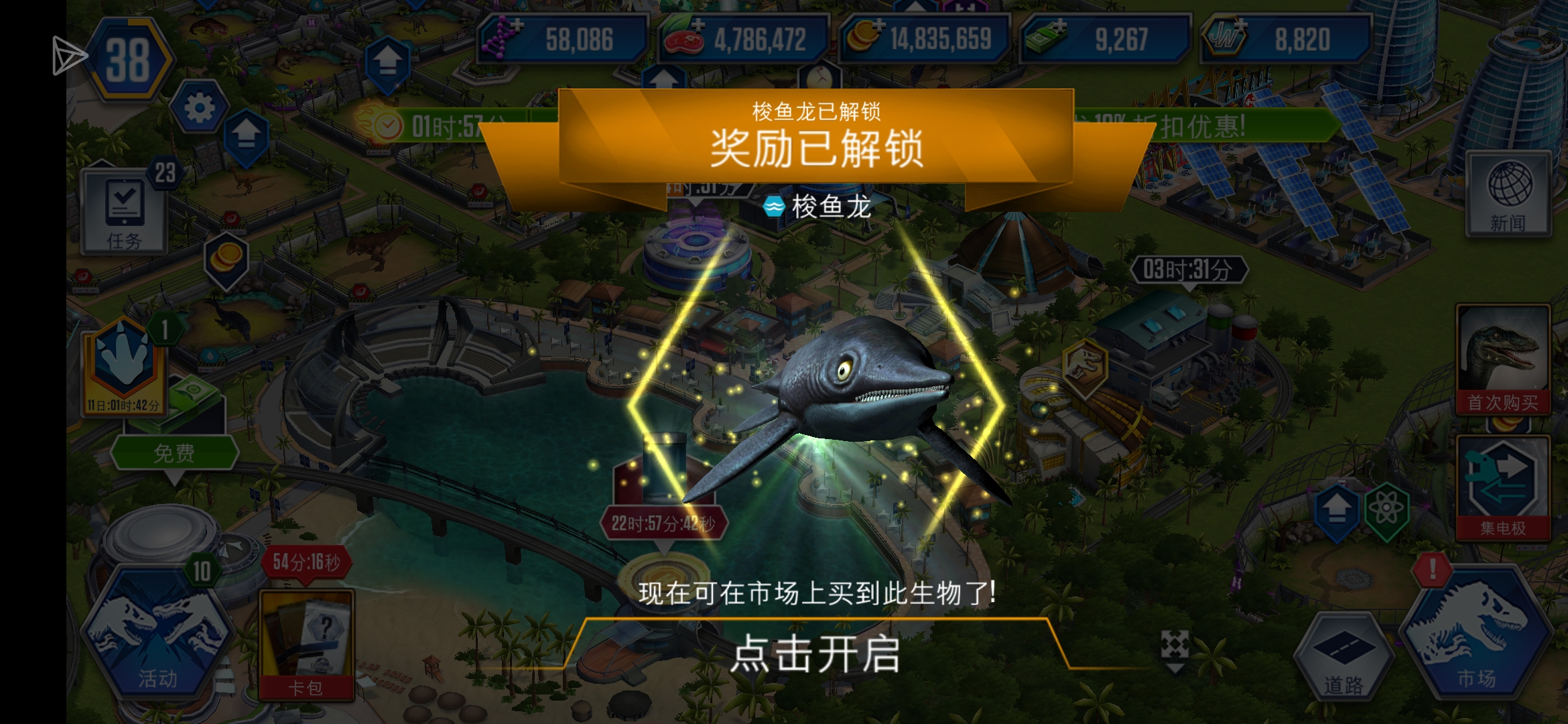Tap the level 38 player badge
Screen dimensions: 1568x724
coord(131,60)
